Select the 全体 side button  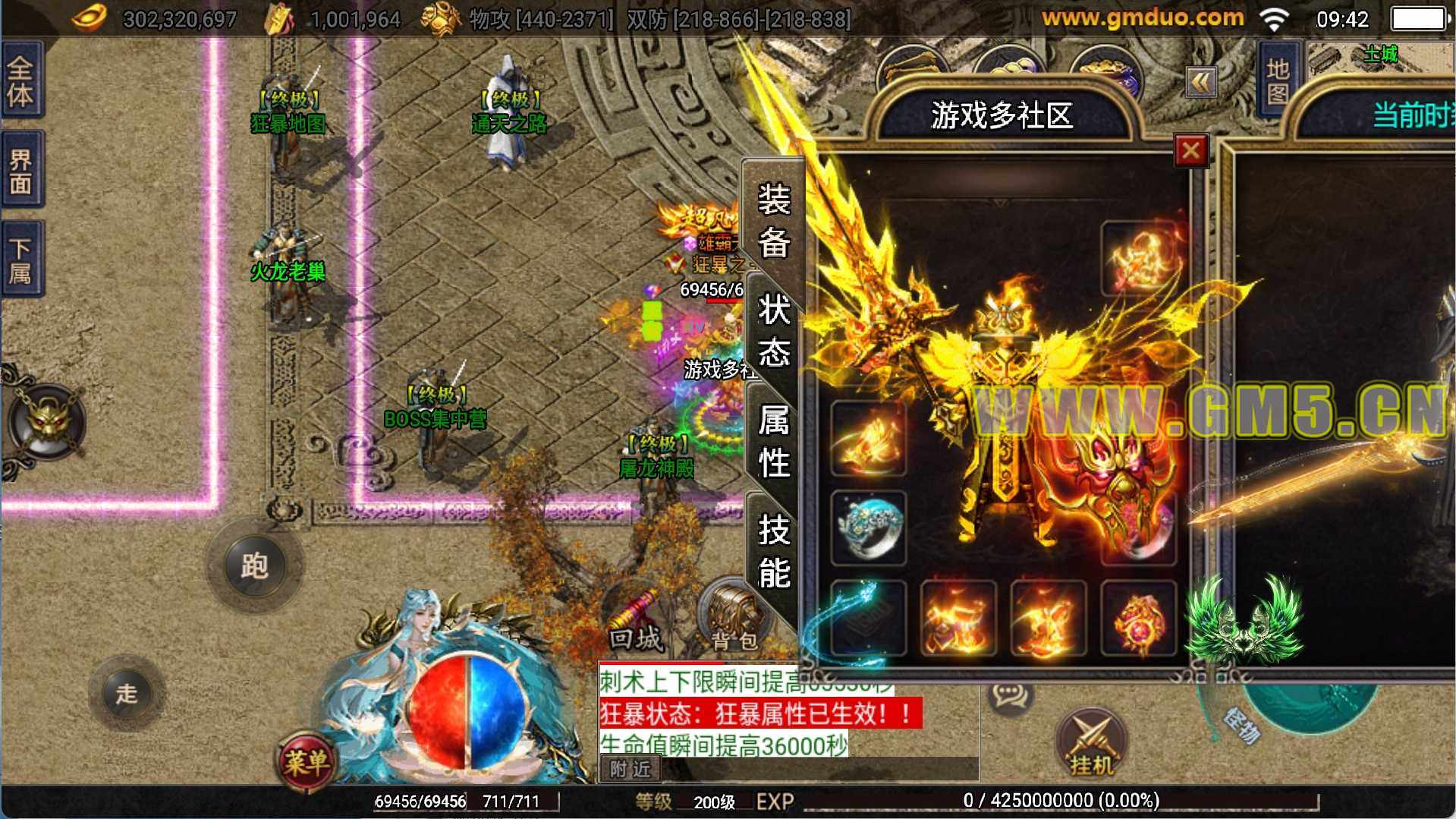(x=21, y=80)
